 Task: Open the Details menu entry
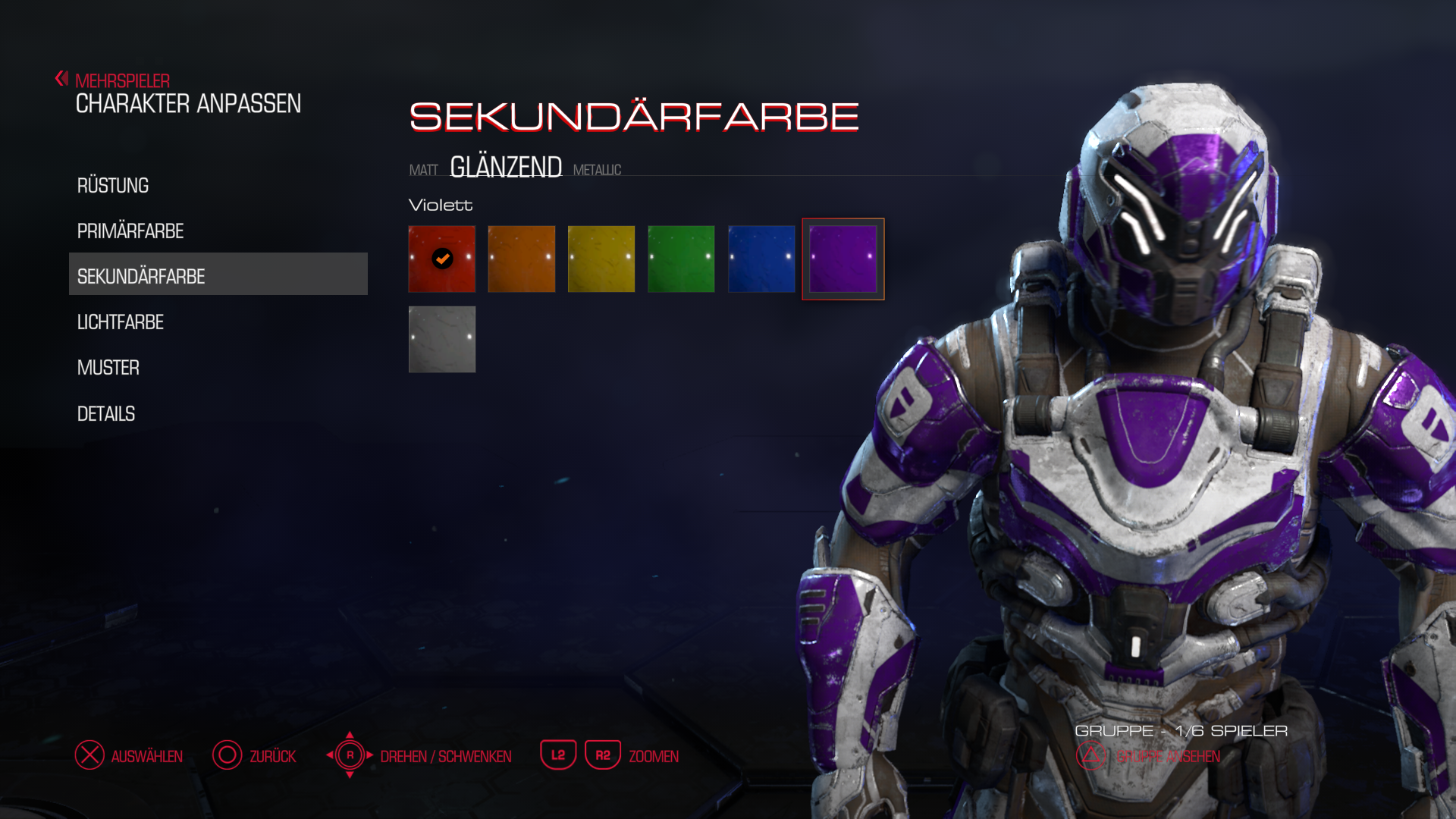(x=106, y=414)
